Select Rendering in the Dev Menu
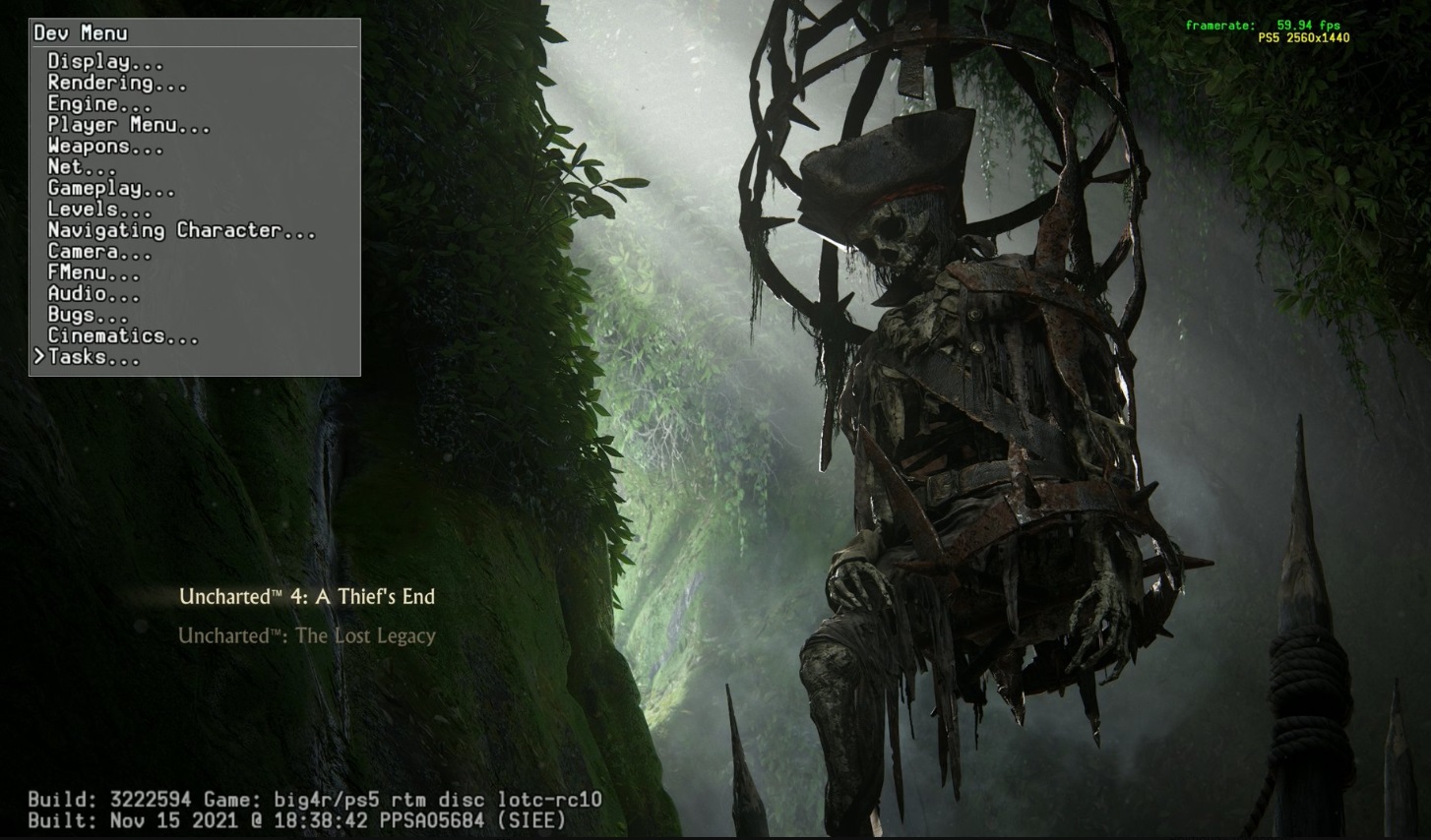 pyautogui.click(x=117, y=84)
